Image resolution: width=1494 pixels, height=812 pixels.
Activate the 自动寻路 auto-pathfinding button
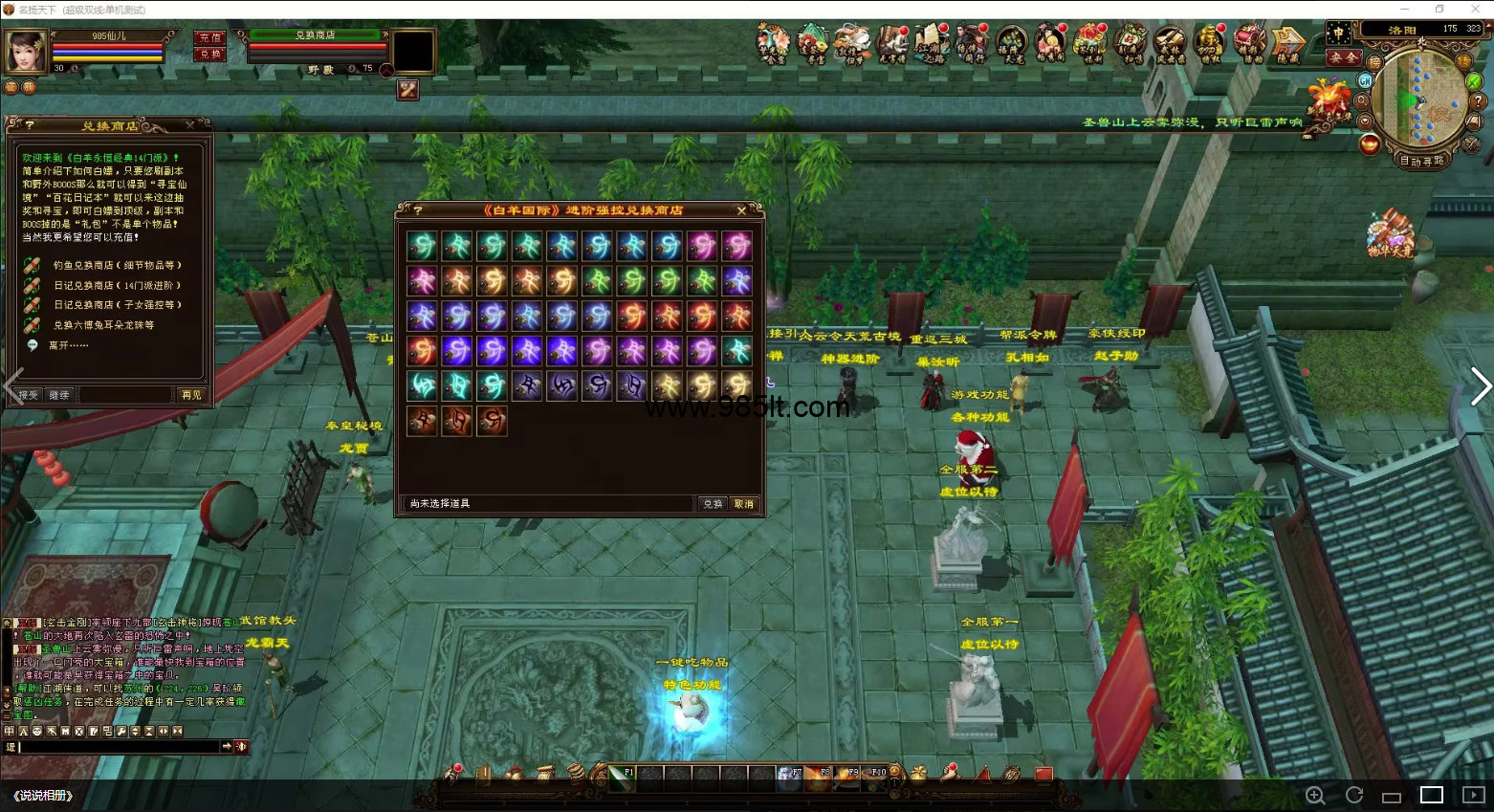(x=1422, y=161)
